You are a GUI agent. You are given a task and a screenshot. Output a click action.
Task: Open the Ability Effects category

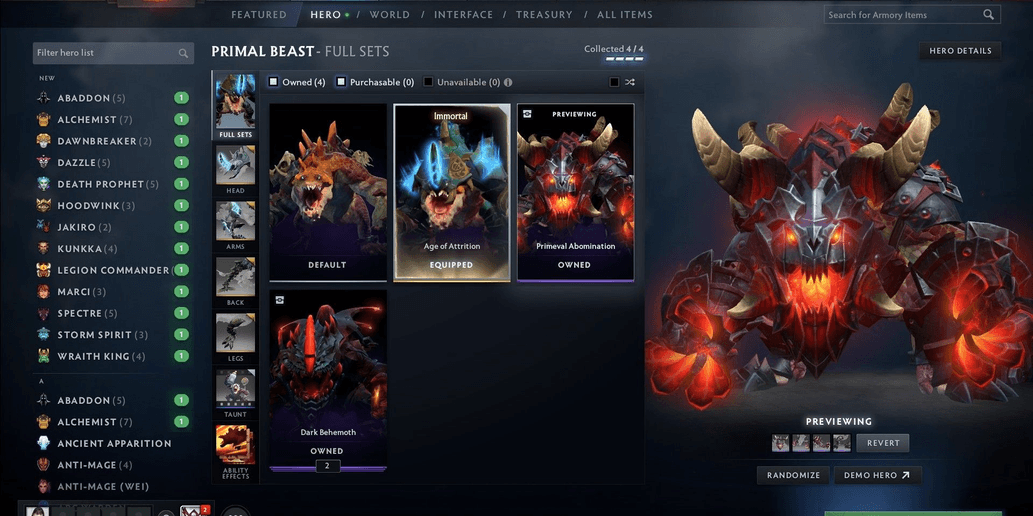(x=235, y=450)
